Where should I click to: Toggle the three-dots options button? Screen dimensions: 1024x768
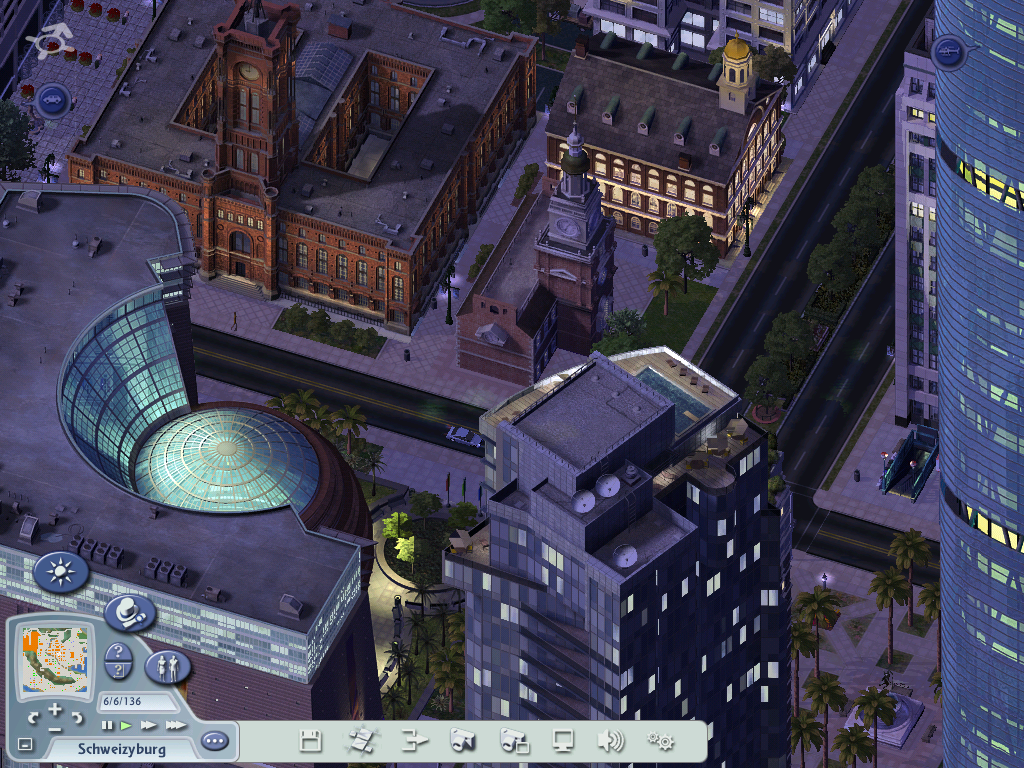click(x=214, y=742)
